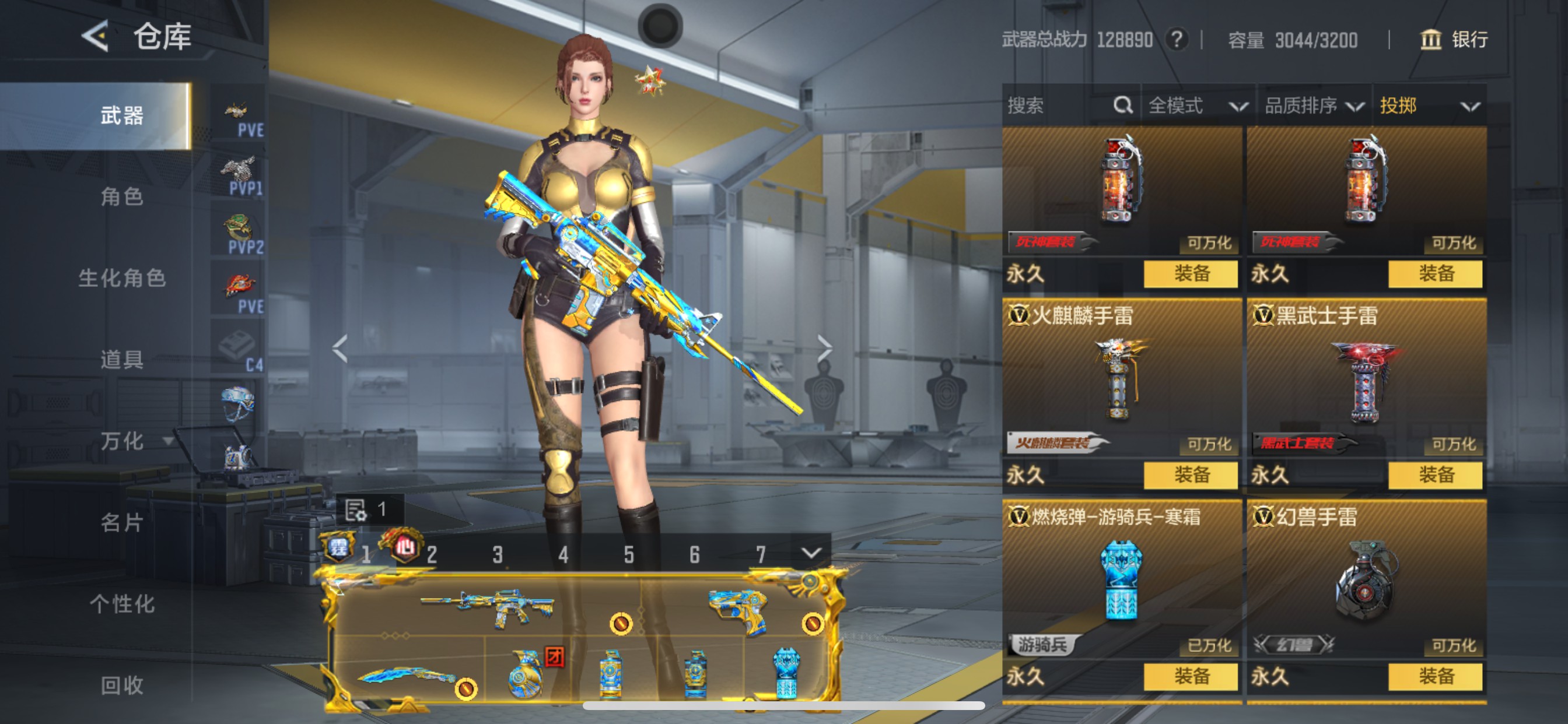Screen dimensions: 1568x724
Task: Switch to the 个性化 customization tab
Action: click(122, 603)
